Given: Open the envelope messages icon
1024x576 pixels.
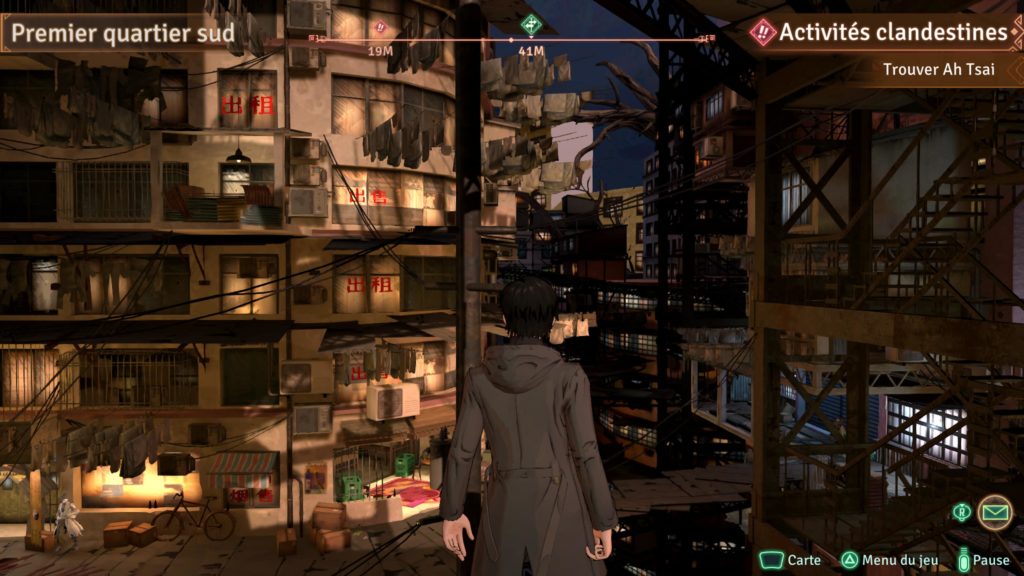Looking at the screenshot, I should (x=993, y=512).
